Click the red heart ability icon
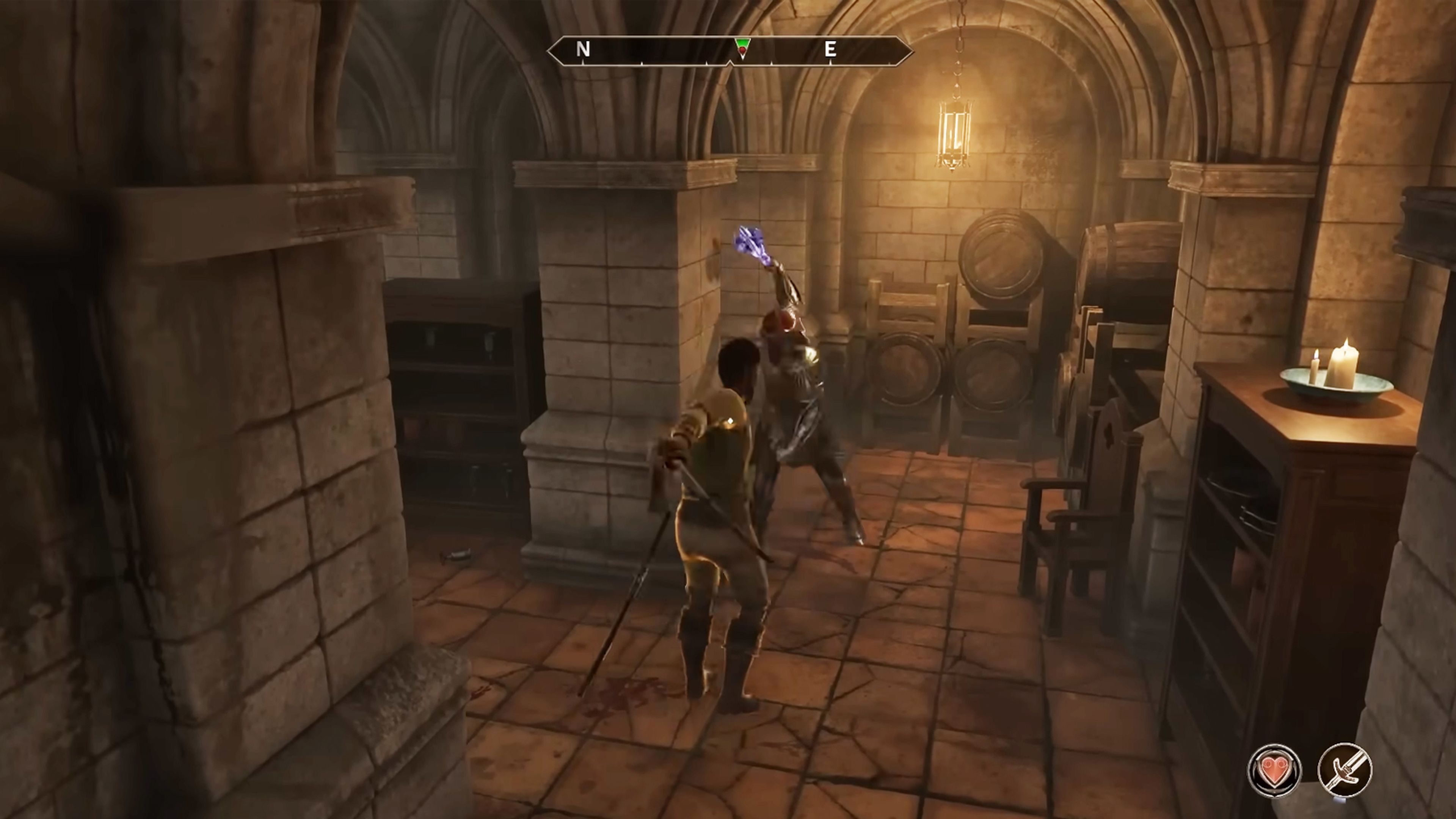This screenshot has width=1456, height=819. [1274, 771]
